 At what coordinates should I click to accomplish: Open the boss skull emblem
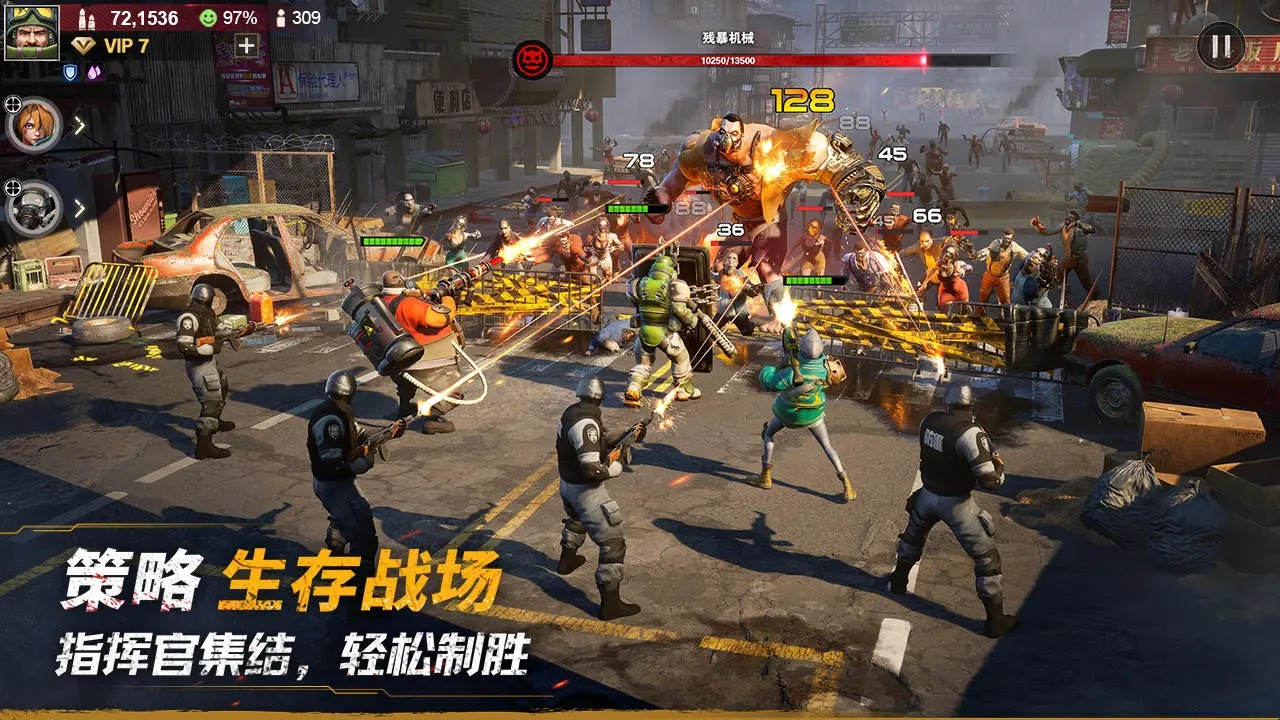pos(530,57)
